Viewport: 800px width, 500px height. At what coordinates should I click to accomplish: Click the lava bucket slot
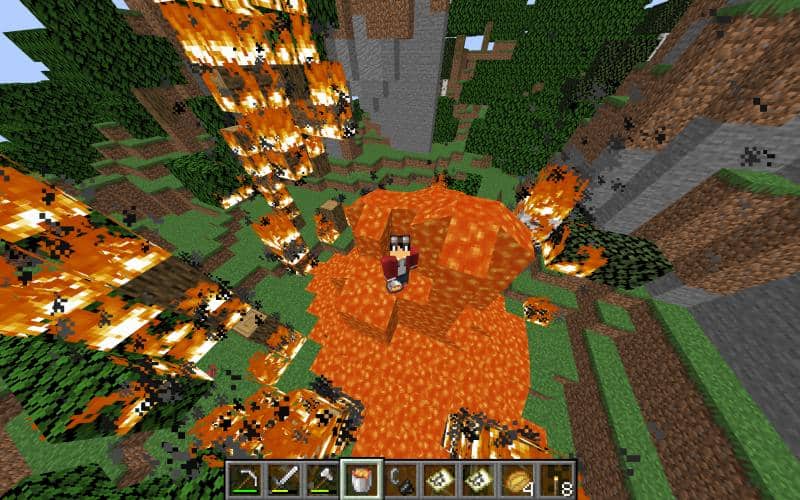[361, 480]
